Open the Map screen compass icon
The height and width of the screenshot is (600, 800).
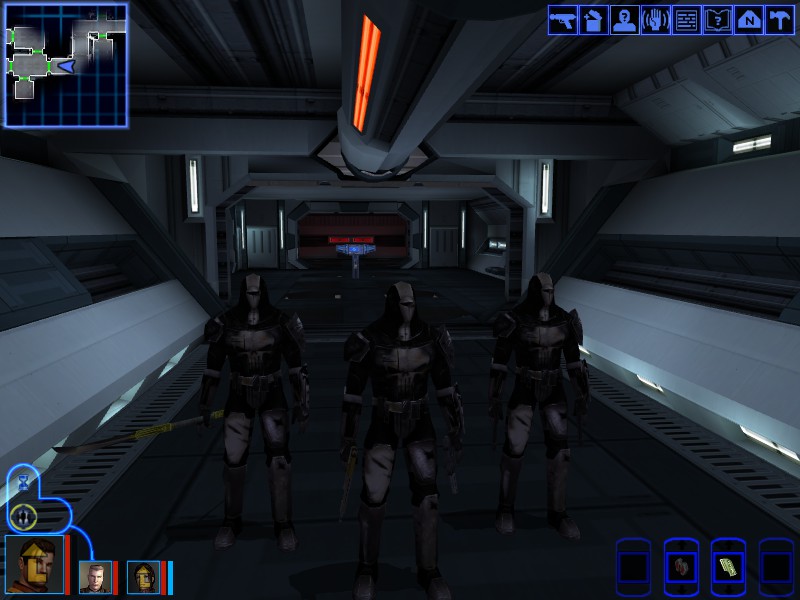pos(749,20)
